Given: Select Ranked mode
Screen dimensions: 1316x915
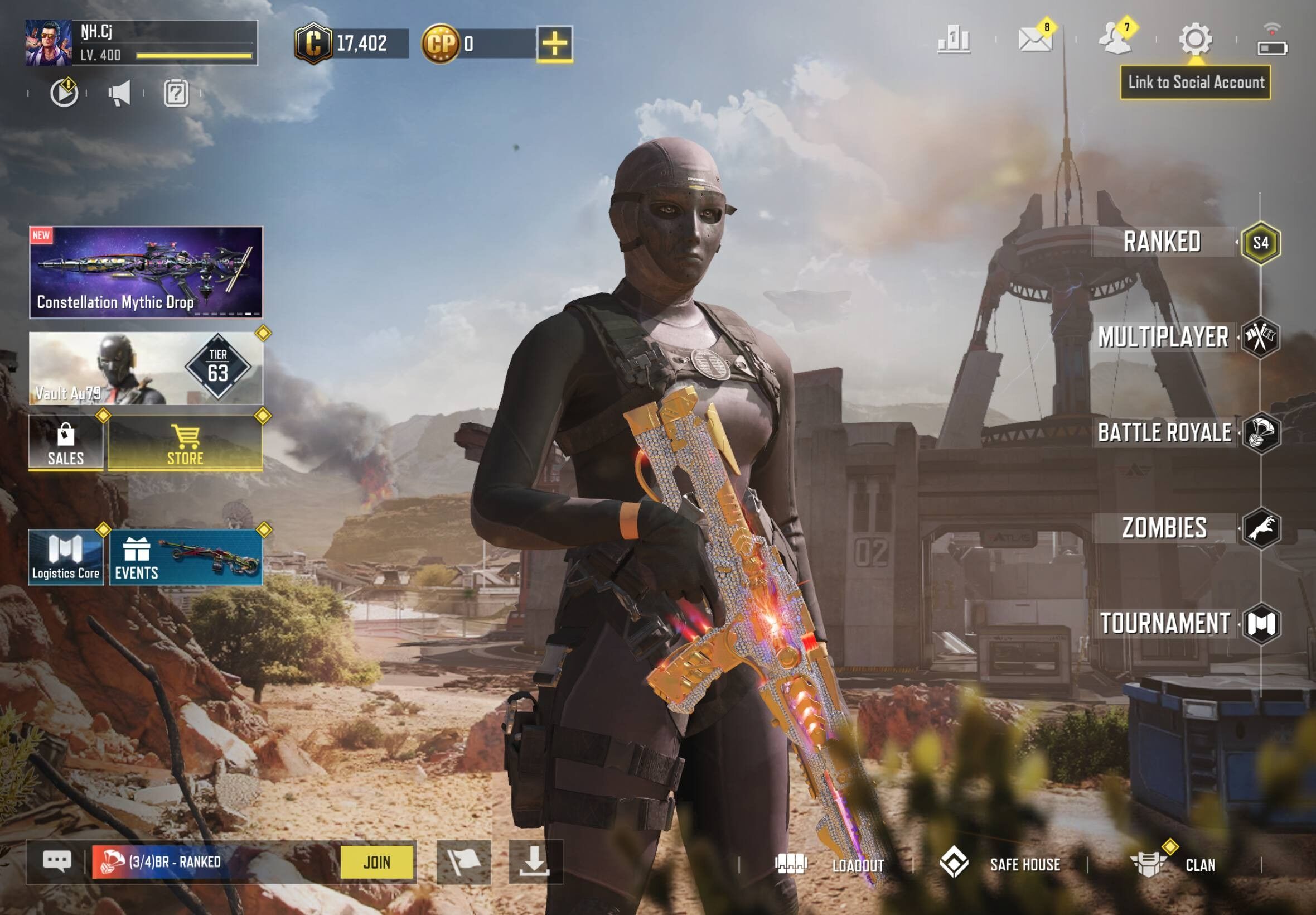Looking at the screenshot, I should pos(1163,242).
